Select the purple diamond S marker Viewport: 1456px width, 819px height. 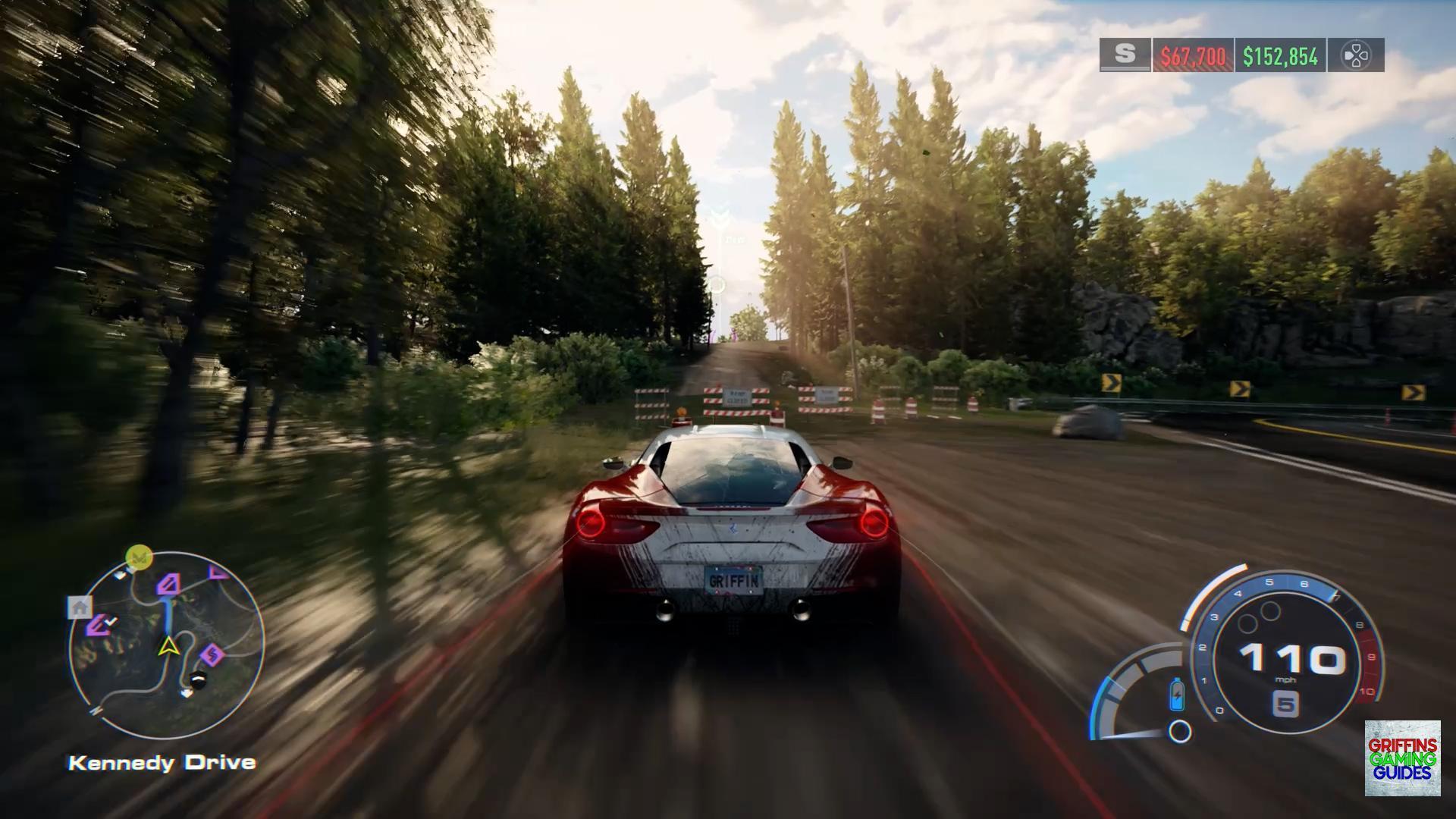(x=212, y=654)
